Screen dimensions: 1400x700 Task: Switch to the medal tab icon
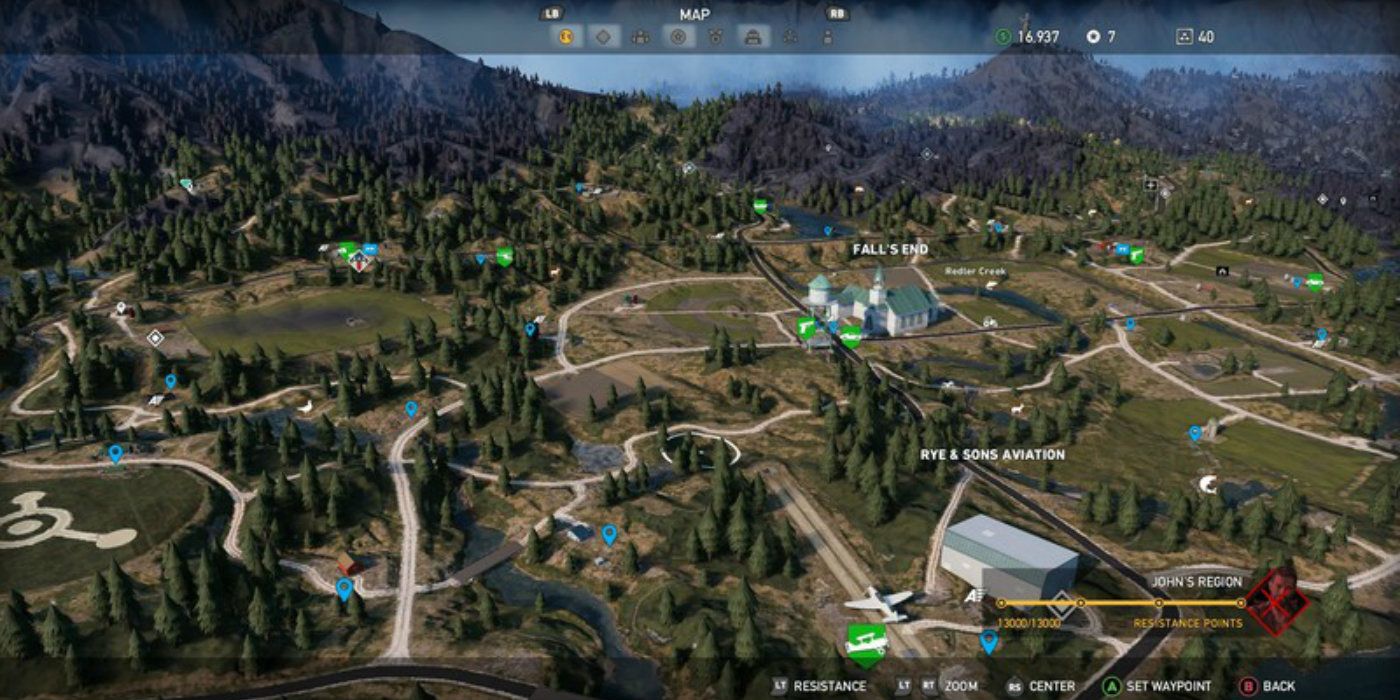[x=715, y=37]
